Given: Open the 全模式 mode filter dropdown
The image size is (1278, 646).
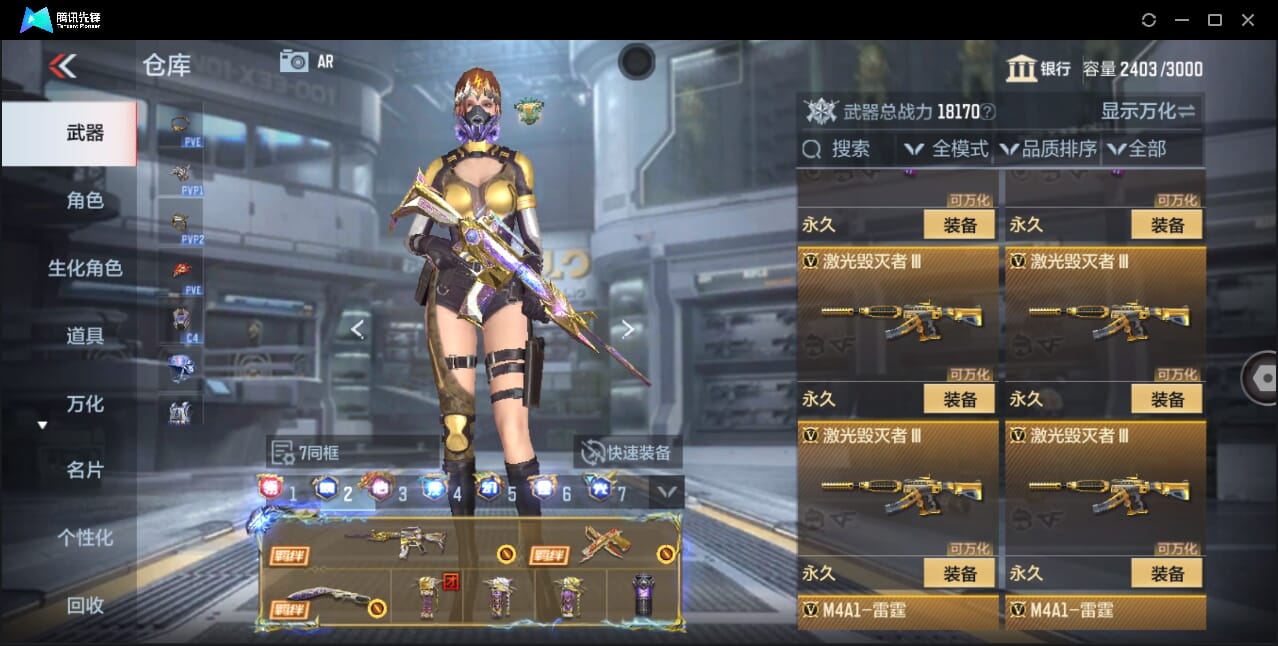Looking at the screenshot, I should click(946, 149).
